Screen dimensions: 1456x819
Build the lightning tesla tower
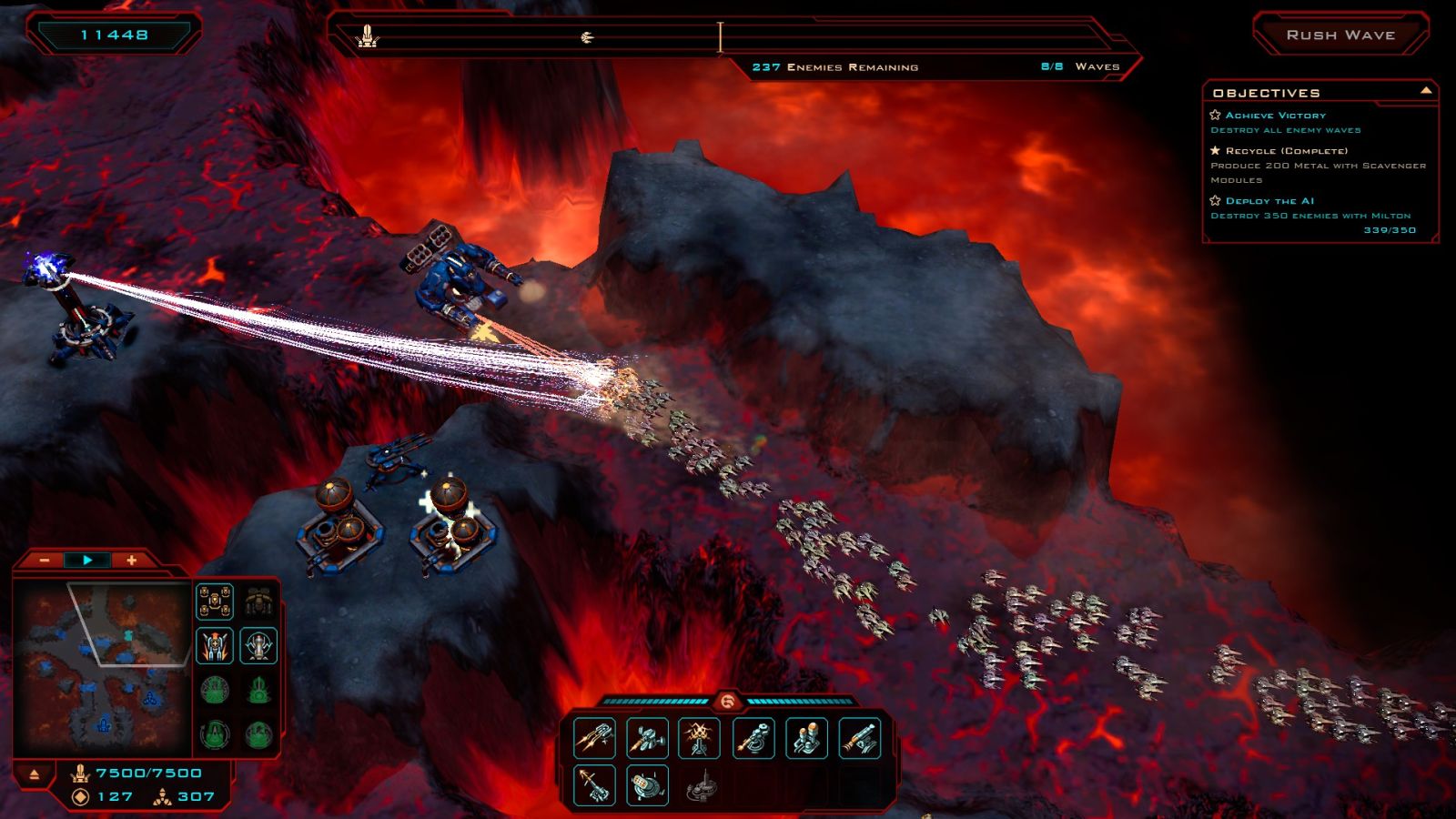(x=699, y=738)
